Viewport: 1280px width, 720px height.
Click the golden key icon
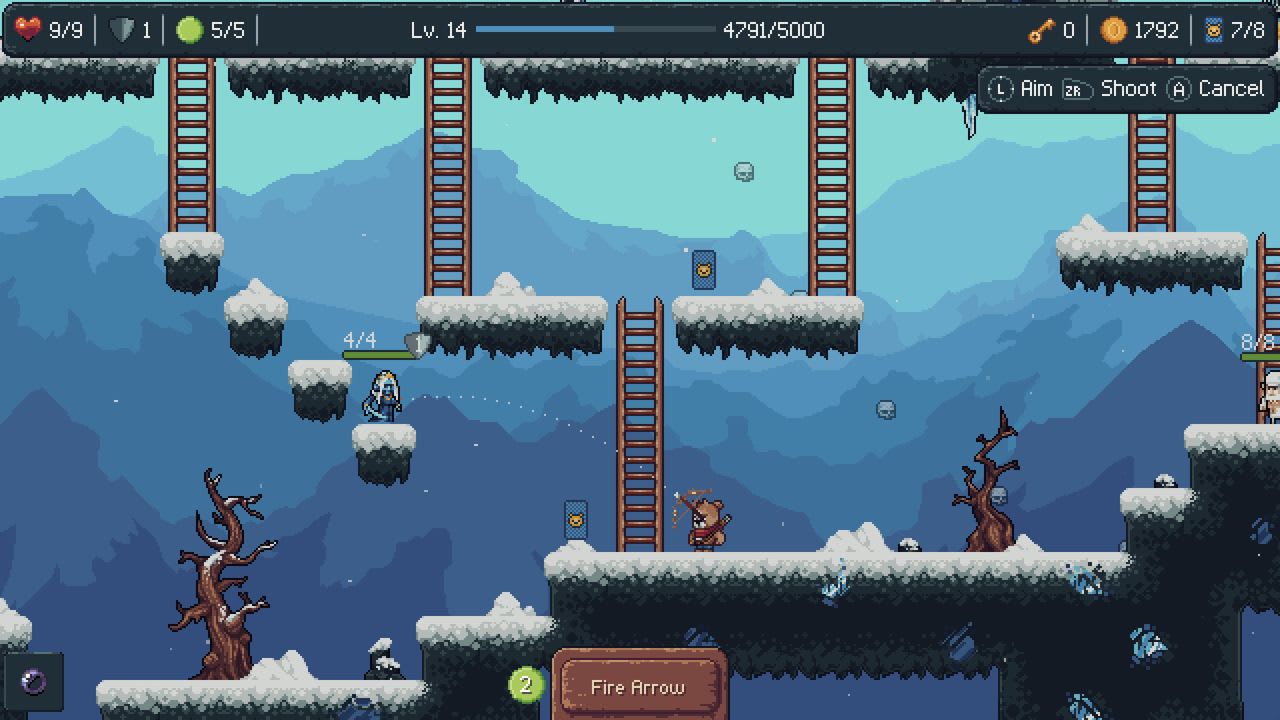[x=1040, y=31]
